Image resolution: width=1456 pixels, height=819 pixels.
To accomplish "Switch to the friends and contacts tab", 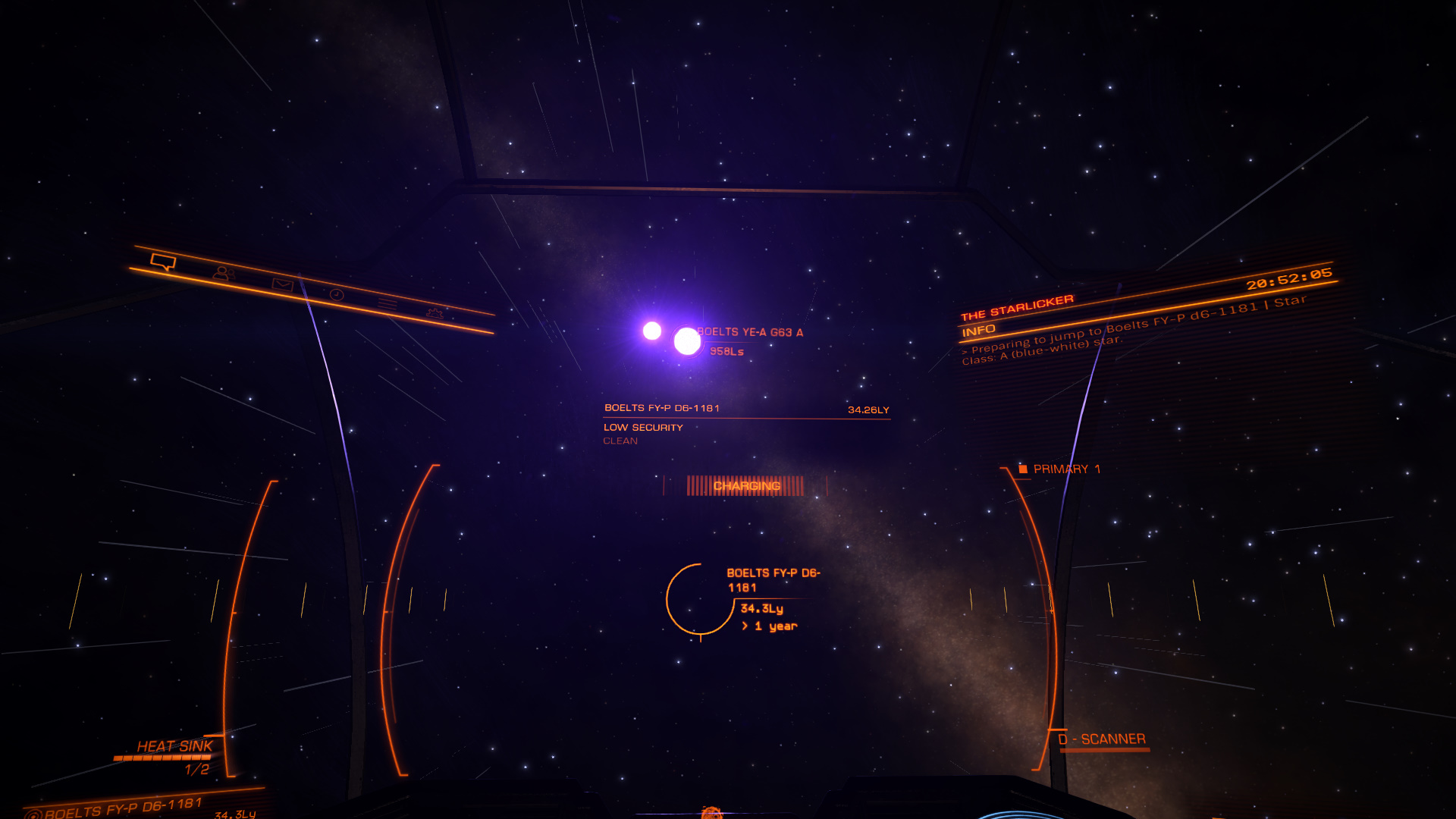I will [x=224, y=273].
